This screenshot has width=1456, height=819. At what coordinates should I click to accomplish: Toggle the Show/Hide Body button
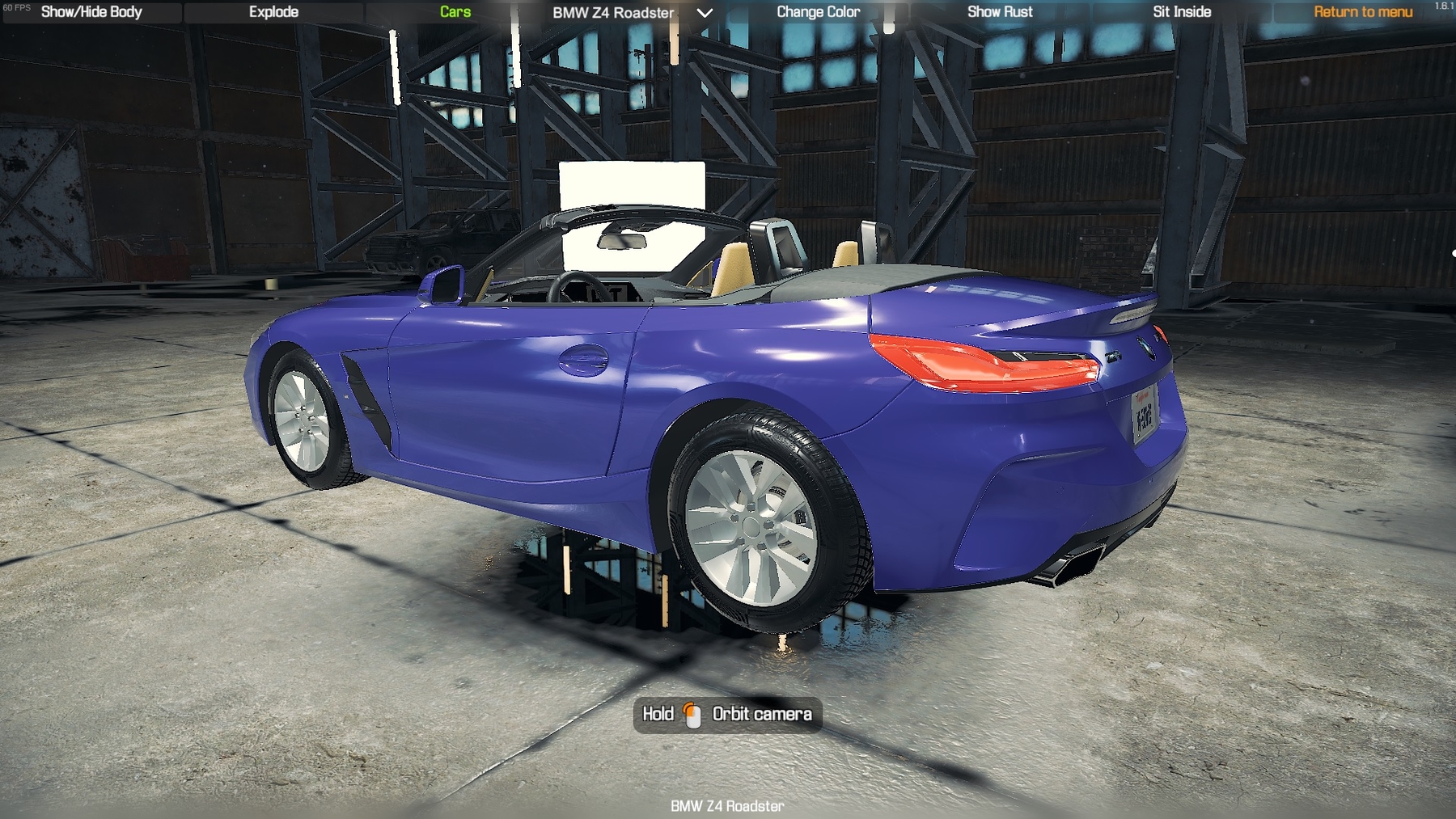91,12
